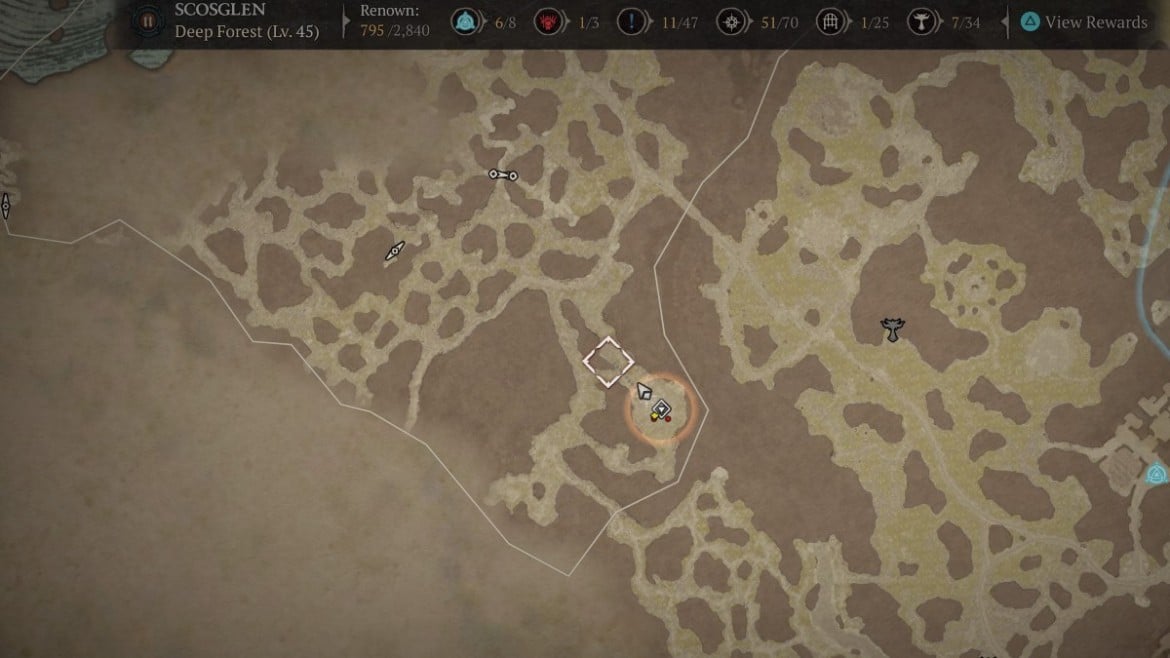Viewport: 1170px width, 658px height.
Task: Click the quest marker inside the orange circle
Action: tap(660, 410)
